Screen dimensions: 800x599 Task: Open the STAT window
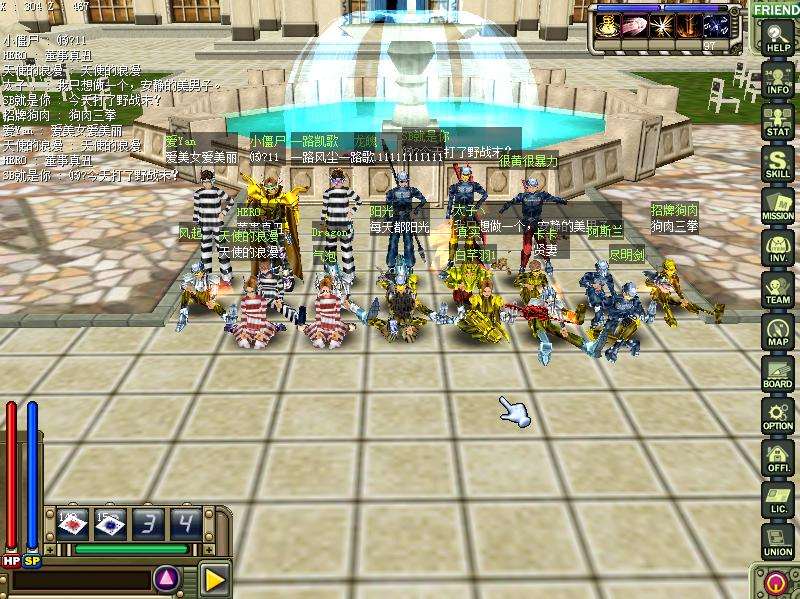point(777,122)
